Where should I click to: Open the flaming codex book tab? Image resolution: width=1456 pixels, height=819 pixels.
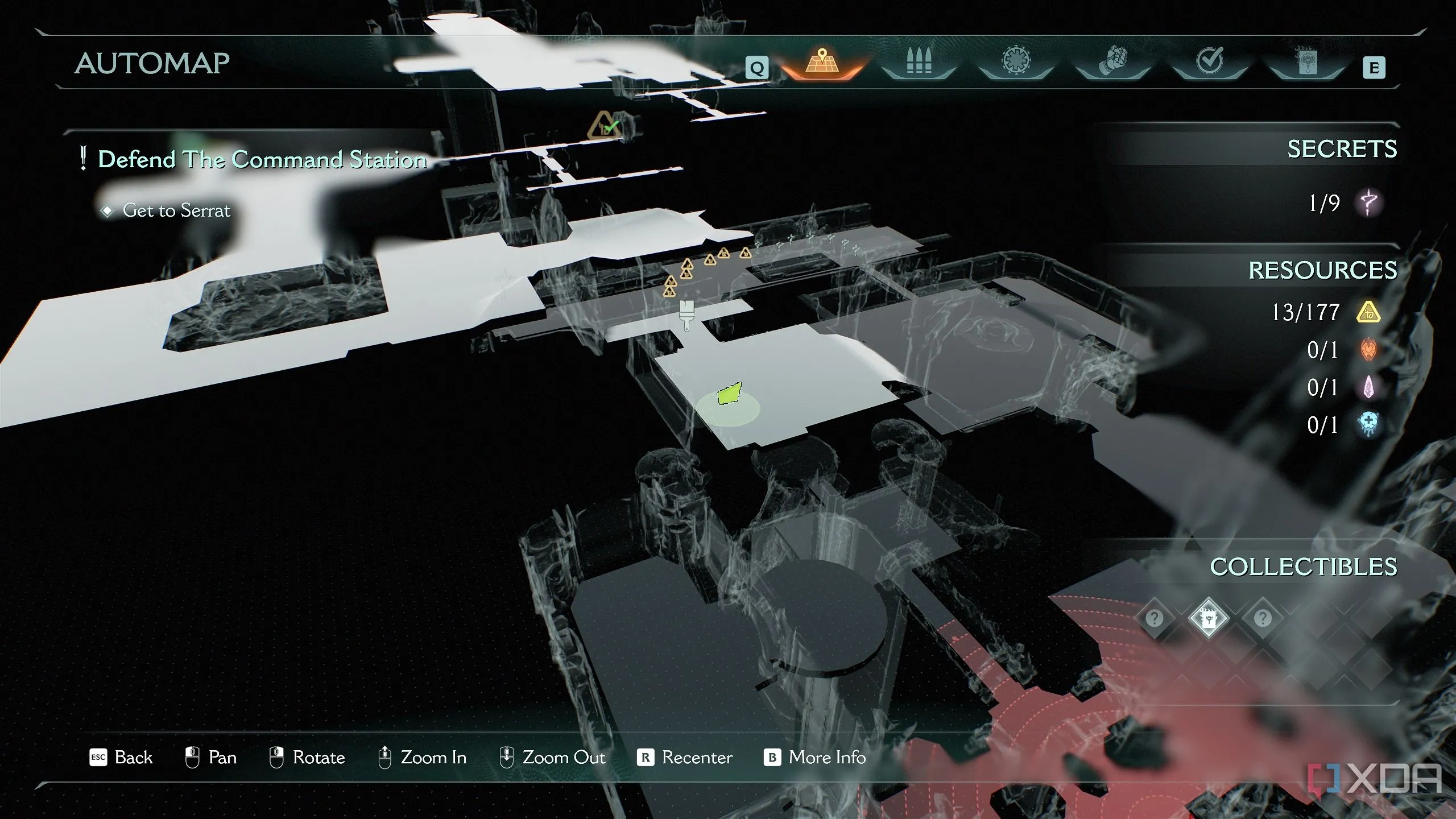tap(1306, 63)
